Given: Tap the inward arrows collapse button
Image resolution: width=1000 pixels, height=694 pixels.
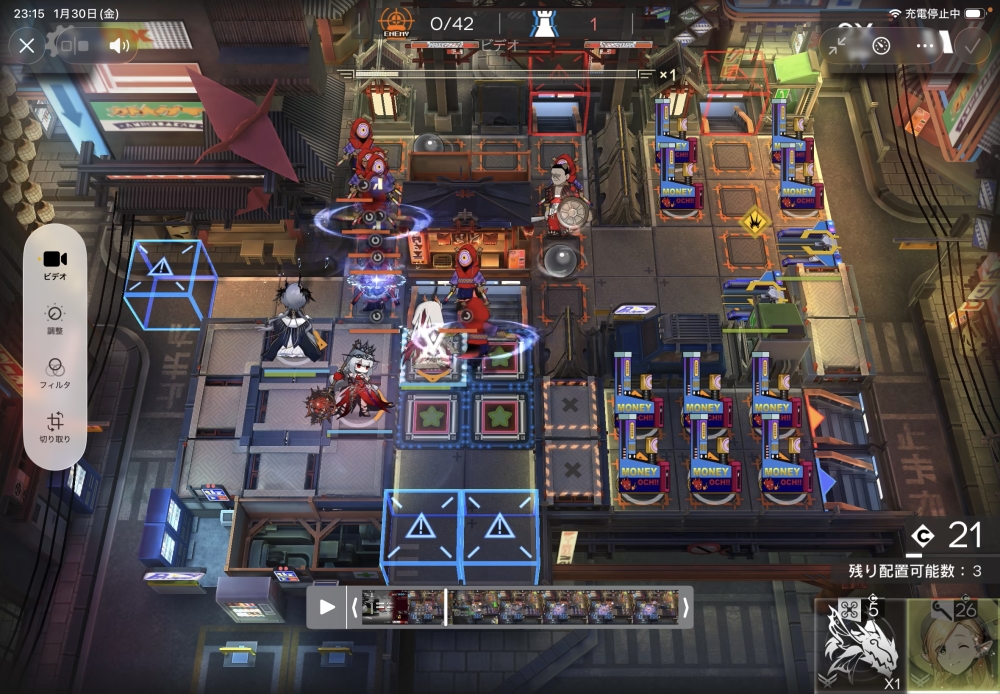Looking at the screenshot, I should pyautogui.click(x=837, y=45).
